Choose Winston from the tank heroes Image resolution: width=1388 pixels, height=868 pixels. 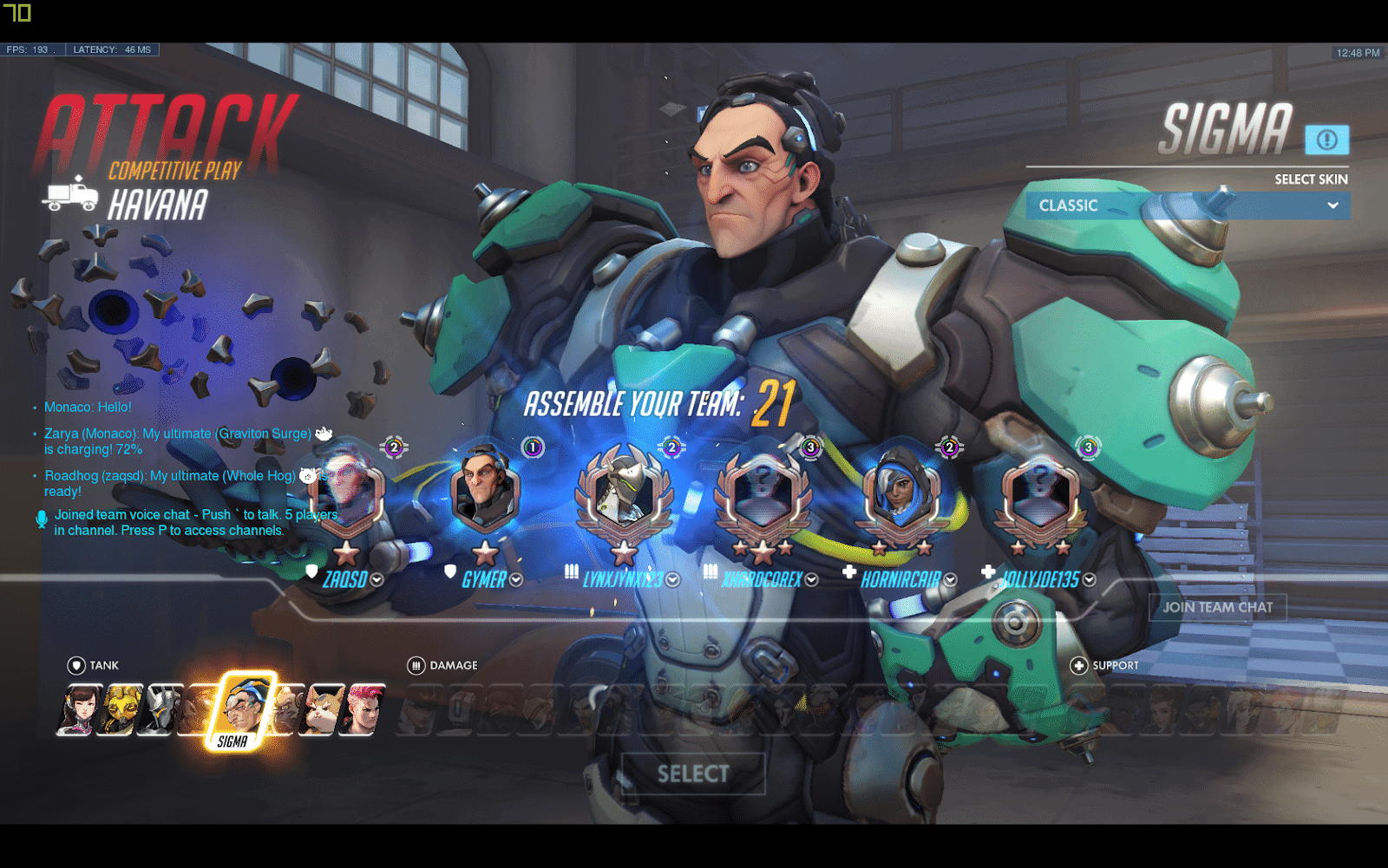tap(286, 711)
